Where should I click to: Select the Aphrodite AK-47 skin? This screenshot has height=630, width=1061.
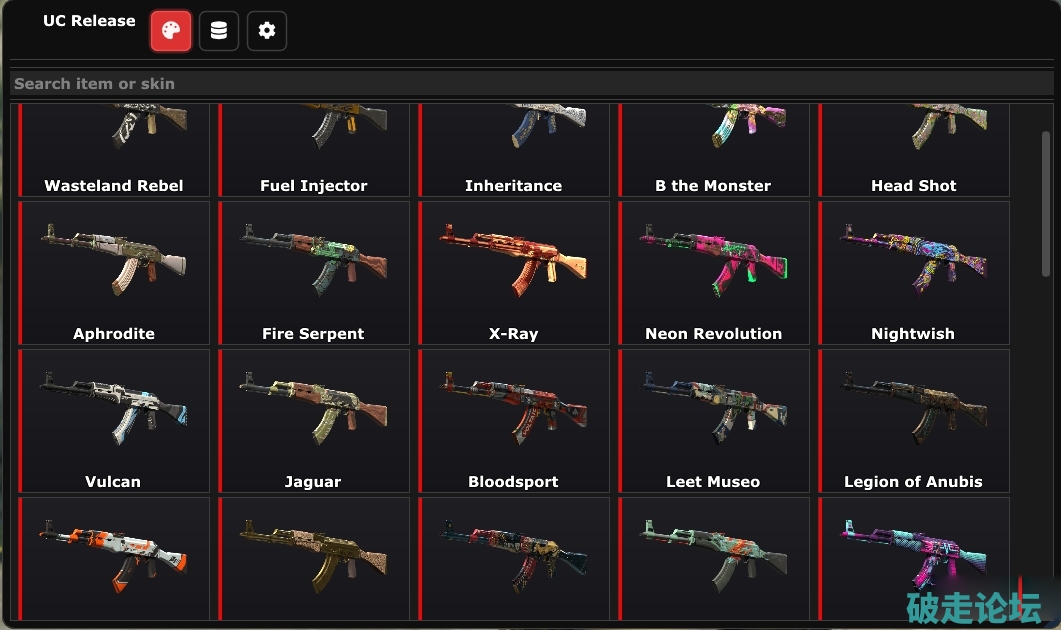pyautogui.click(x=114, y=273)
